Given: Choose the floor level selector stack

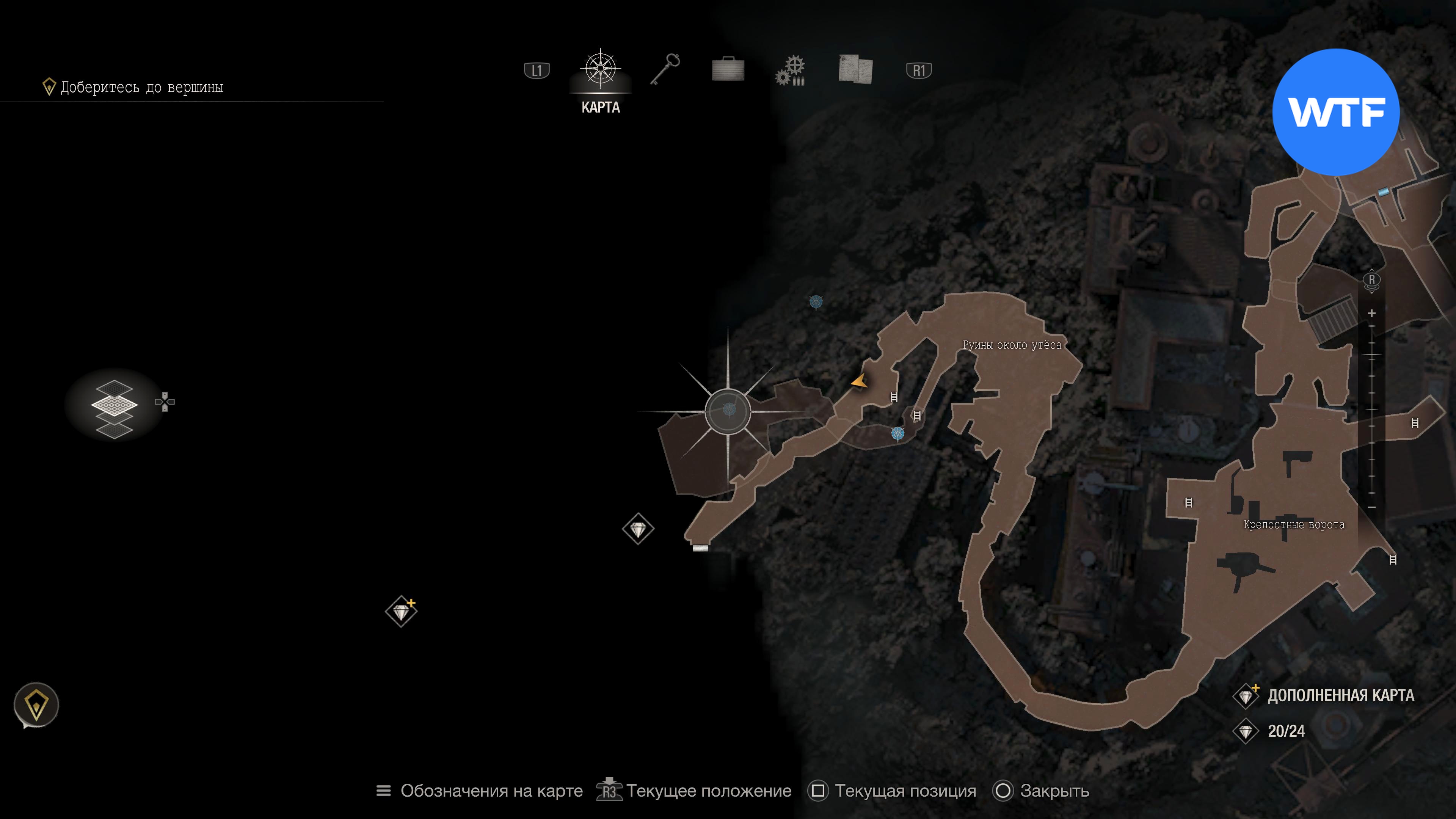Looking at the screenshot, I should tap(114, 406).
